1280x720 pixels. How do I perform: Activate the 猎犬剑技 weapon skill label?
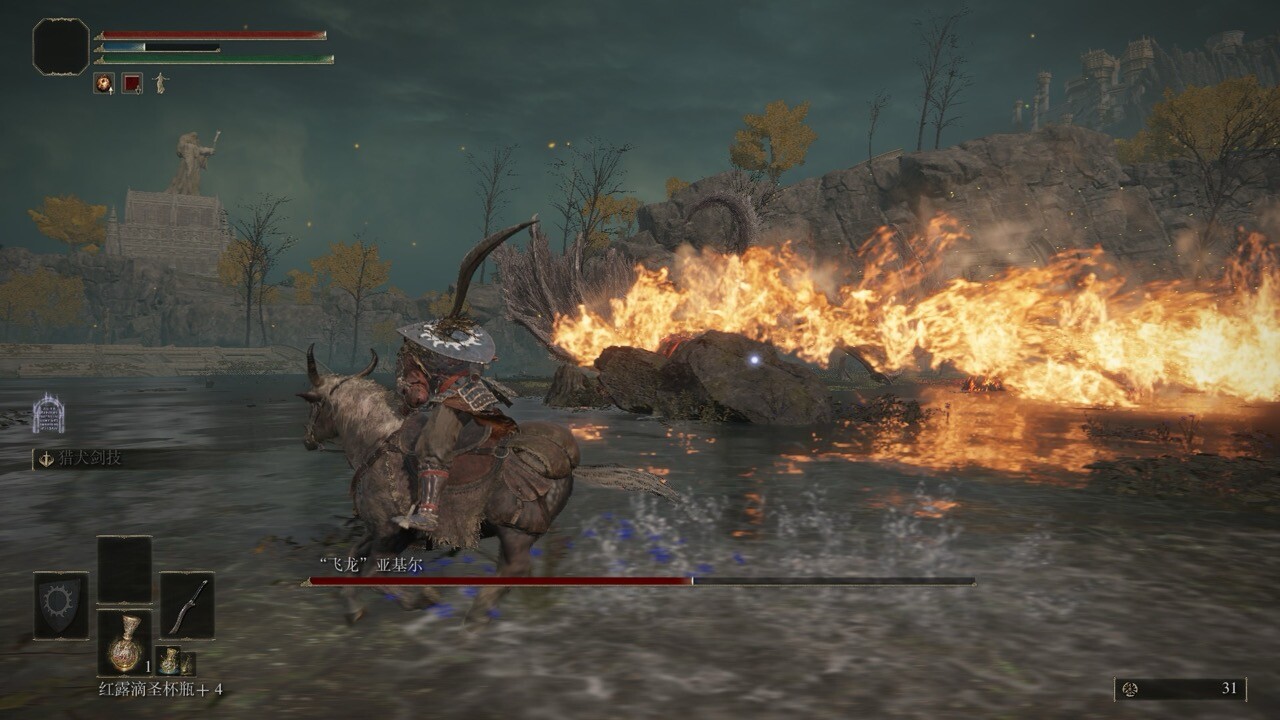[92, 458]
